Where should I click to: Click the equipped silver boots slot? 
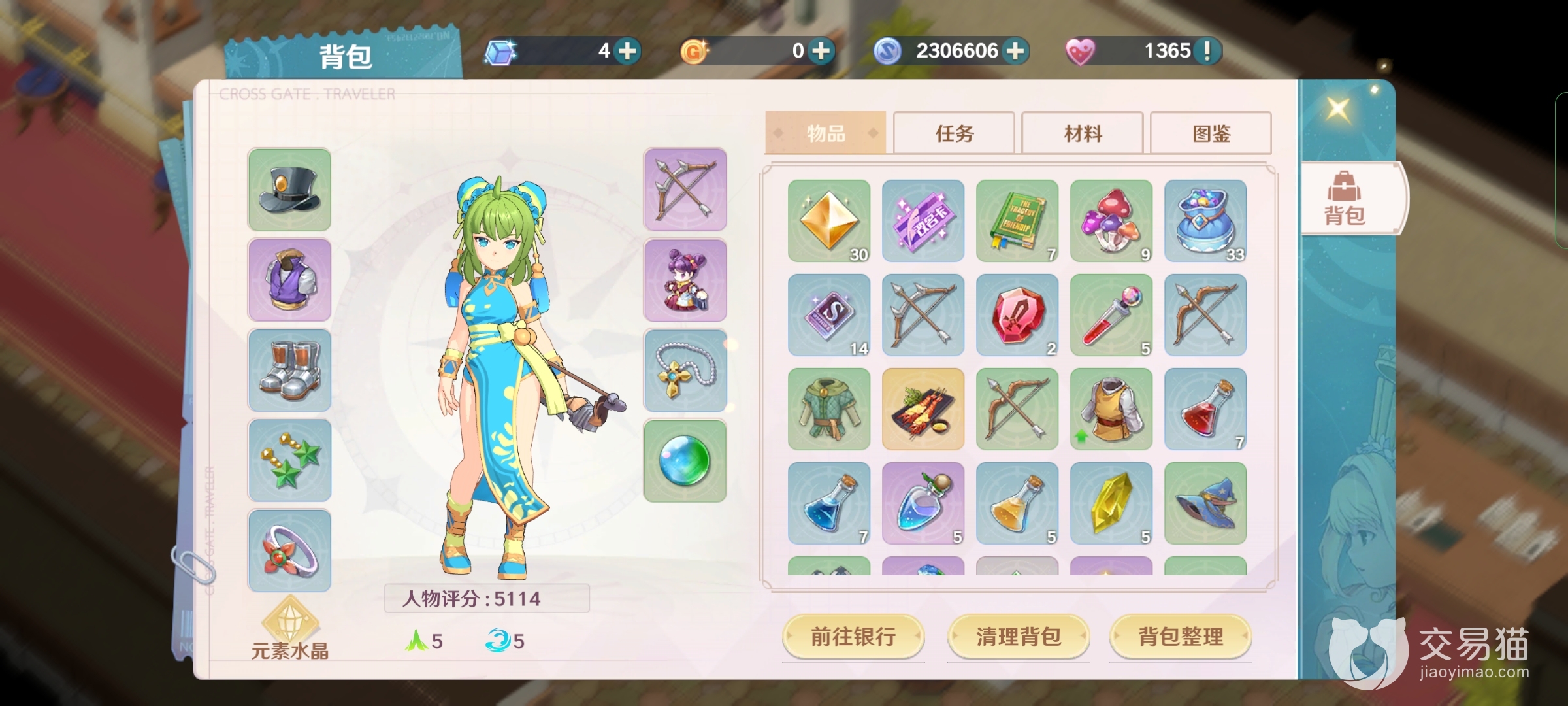click(289, 370)
